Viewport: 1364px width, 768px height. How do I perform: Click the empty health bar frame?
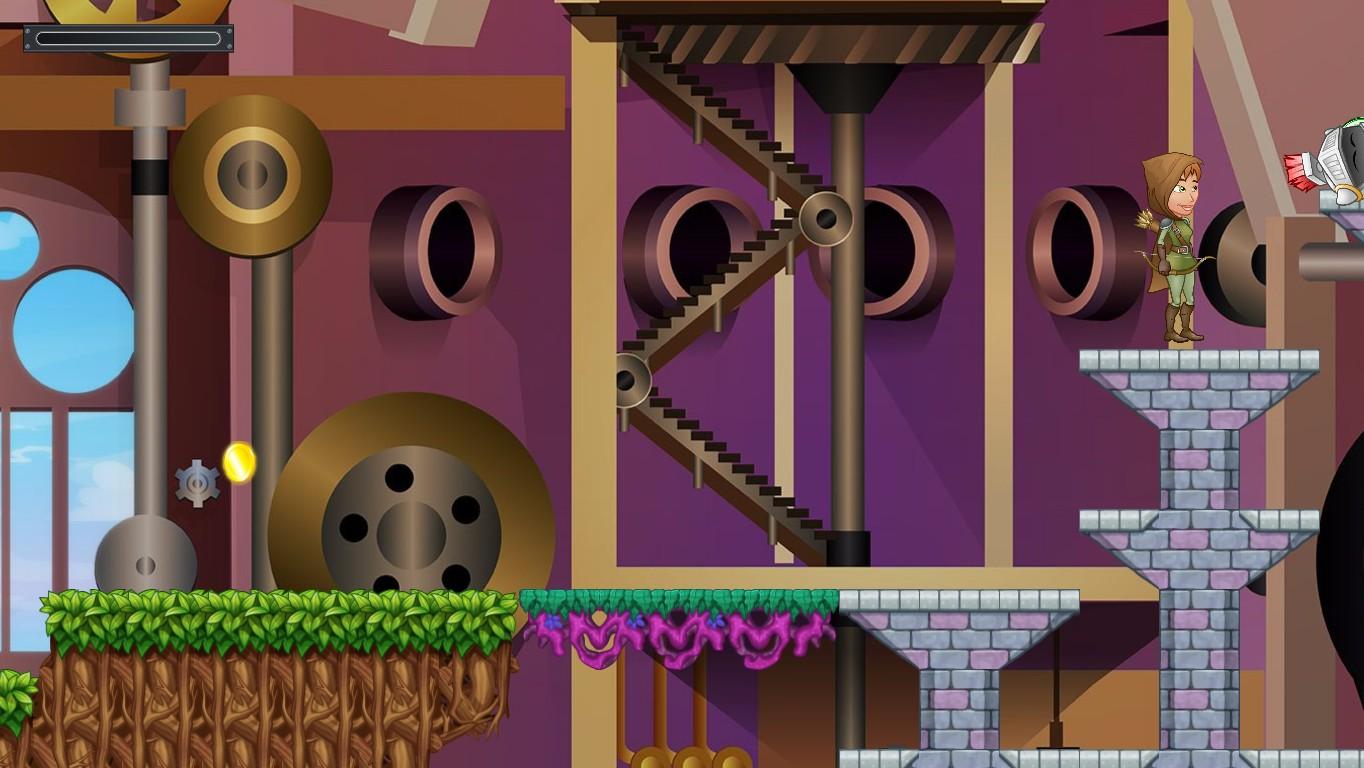(x=130, y=39)
